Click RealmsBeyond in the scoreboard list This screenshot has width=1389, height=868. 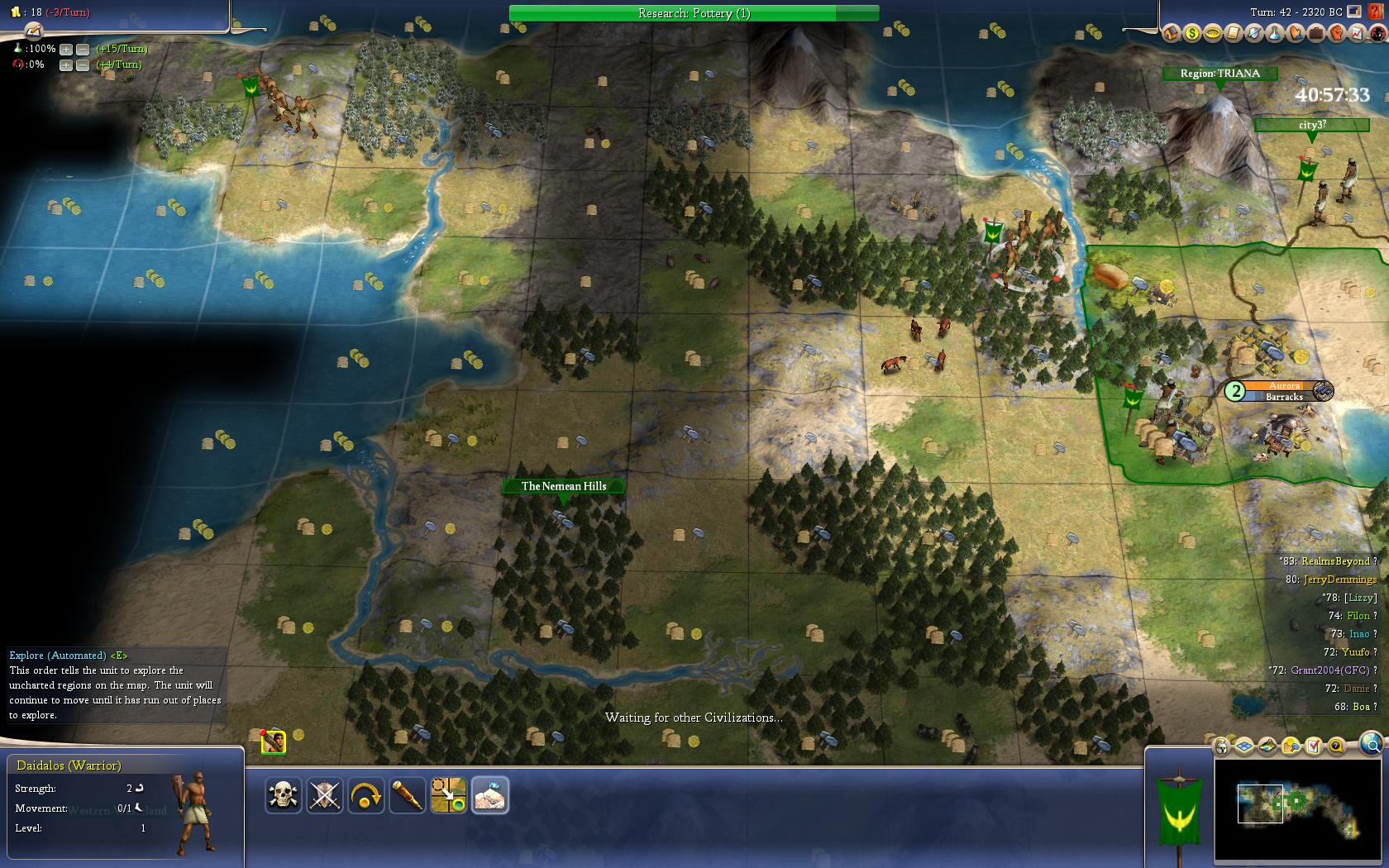[x=1334, y=561]
